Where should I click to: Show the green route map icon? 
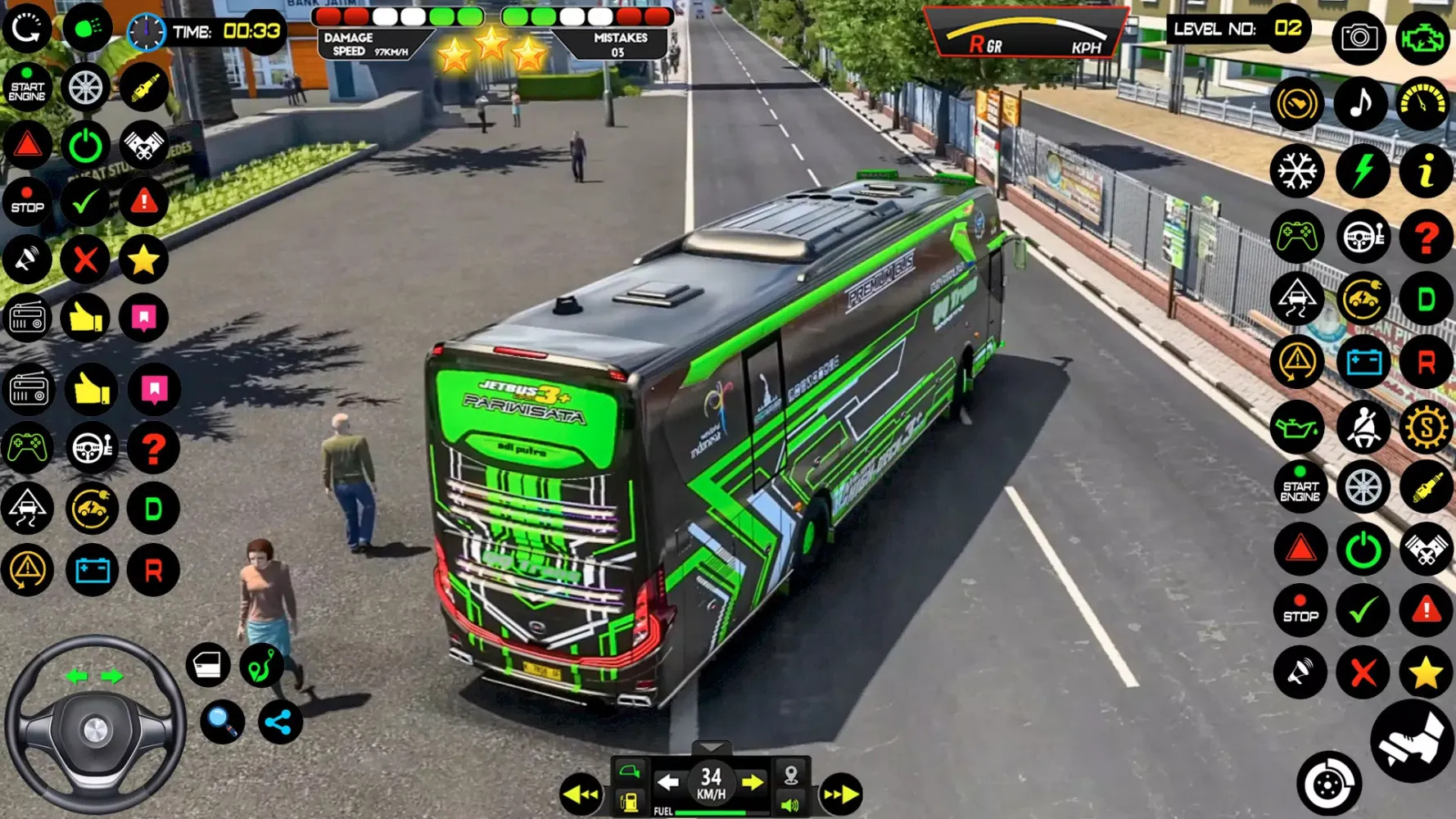pos(262,664)
